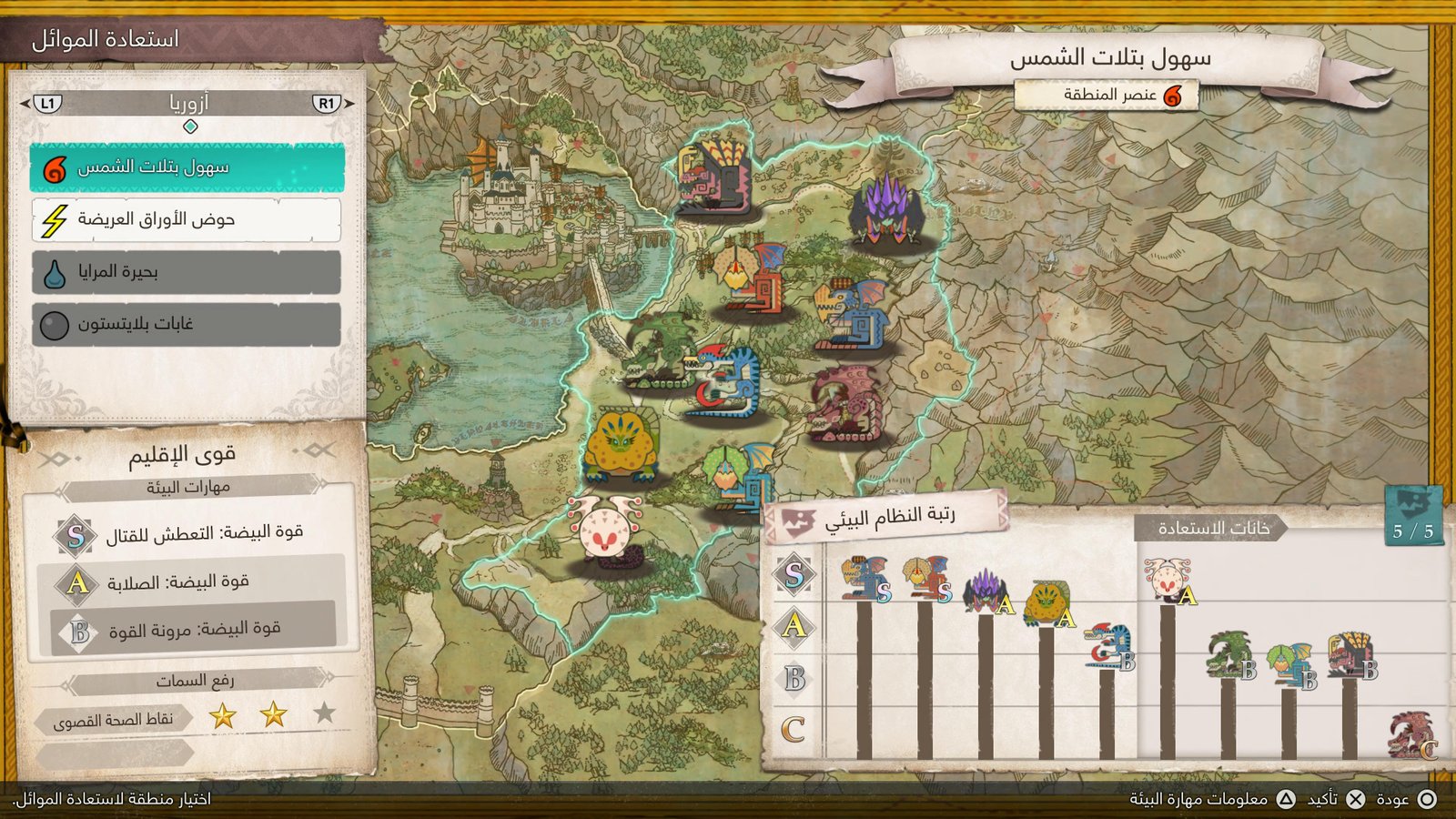The height and width of the screenshot is (819, 1456).
Task: Select the A-rank white fluffy monster in the chart
Action: [x=1168, y=581]
